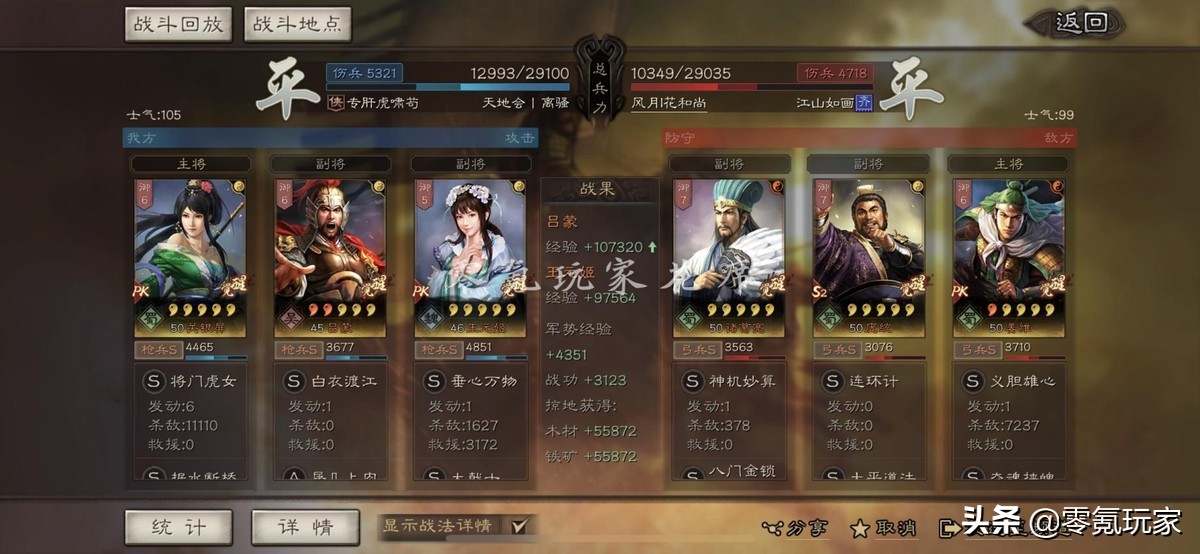Select the 诸葛亮 general card
The image size is (1200, 554).
point(728,255)
